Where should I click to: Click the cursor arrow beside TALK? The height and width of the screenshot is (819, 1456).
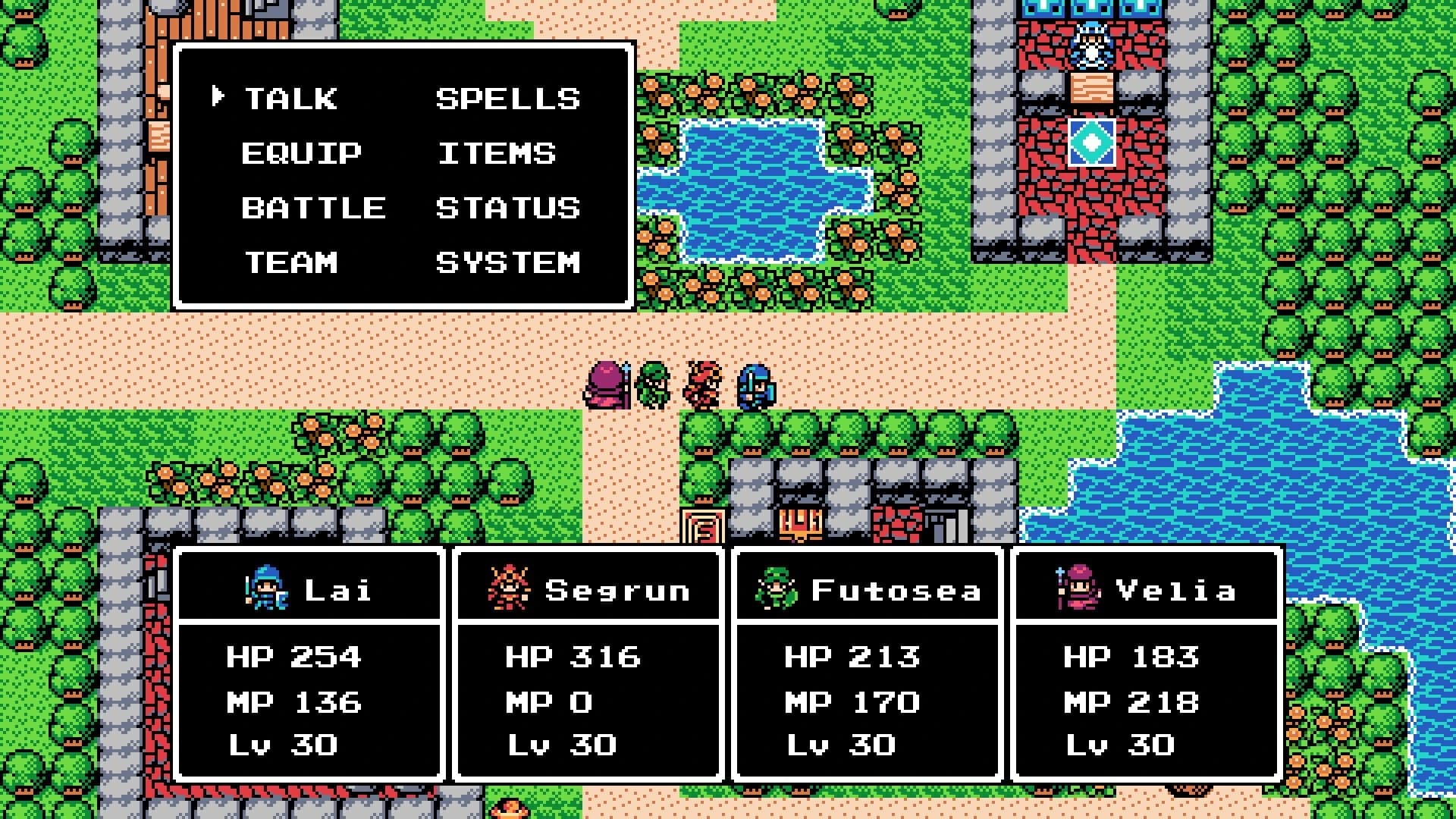click(219, 96)
